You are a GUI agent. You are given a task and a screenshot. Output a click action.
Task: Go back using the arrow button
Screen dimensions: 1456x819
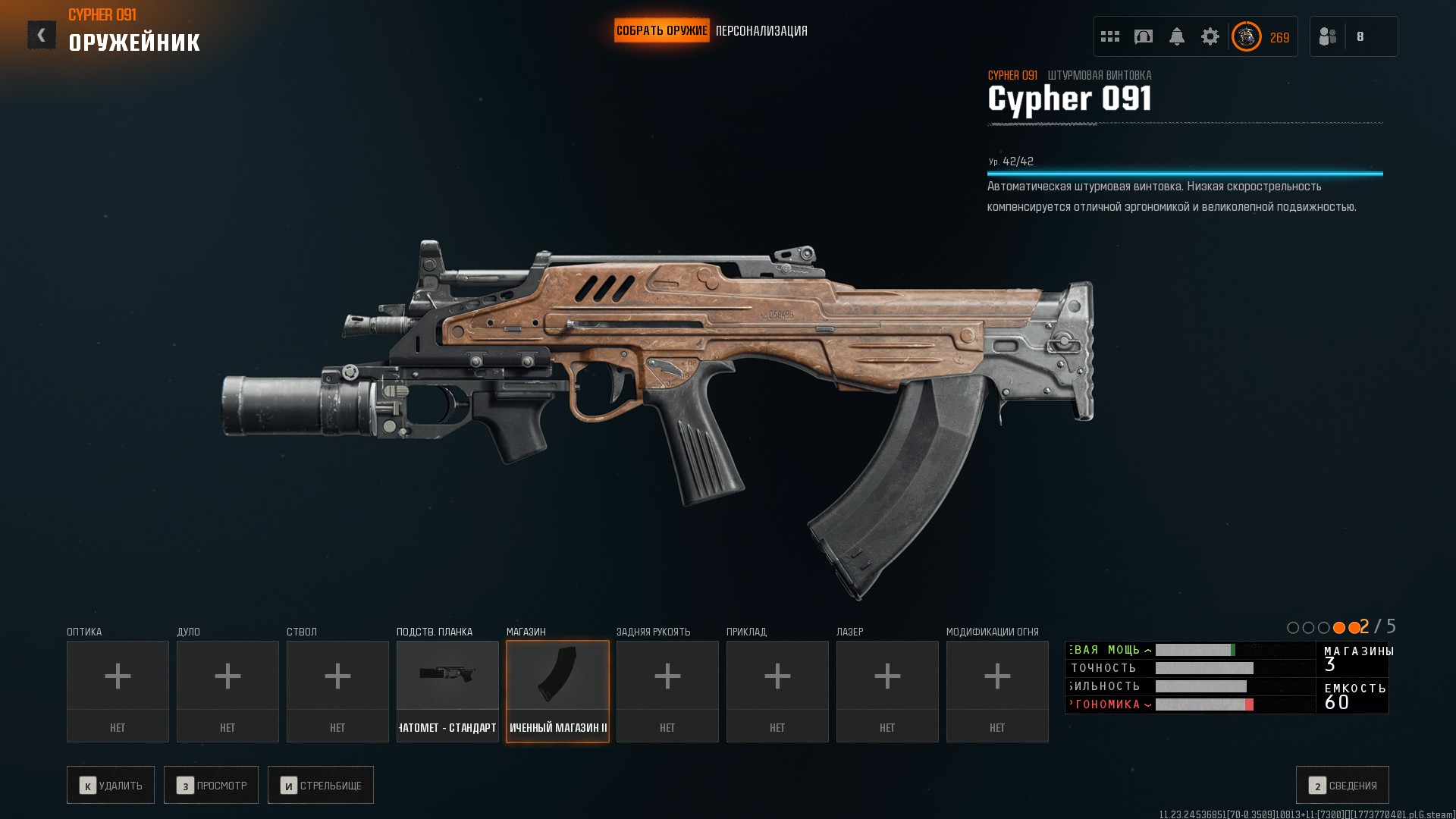point(42,35)
